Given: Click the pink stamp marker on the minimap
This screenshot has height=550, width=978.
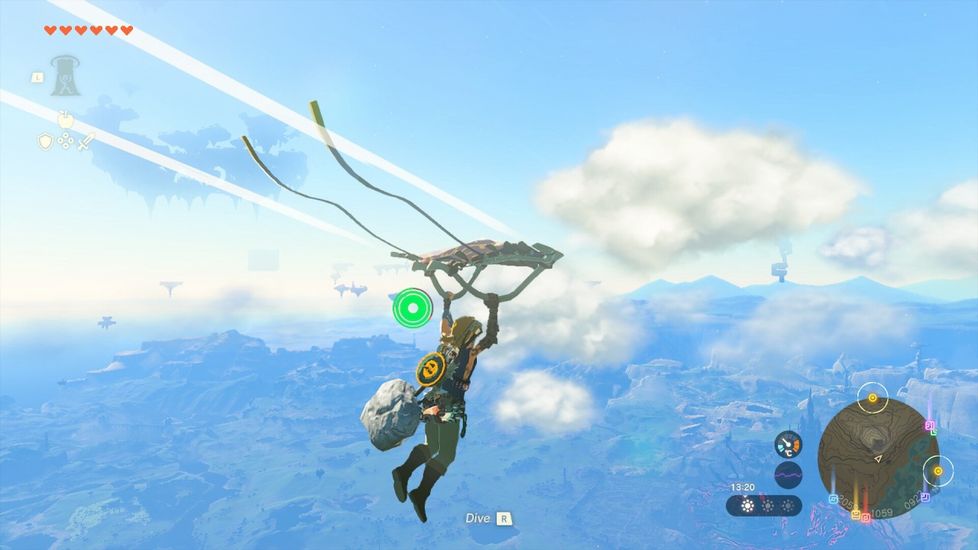Looking at the screenshot, I should (x=929, y=426).
